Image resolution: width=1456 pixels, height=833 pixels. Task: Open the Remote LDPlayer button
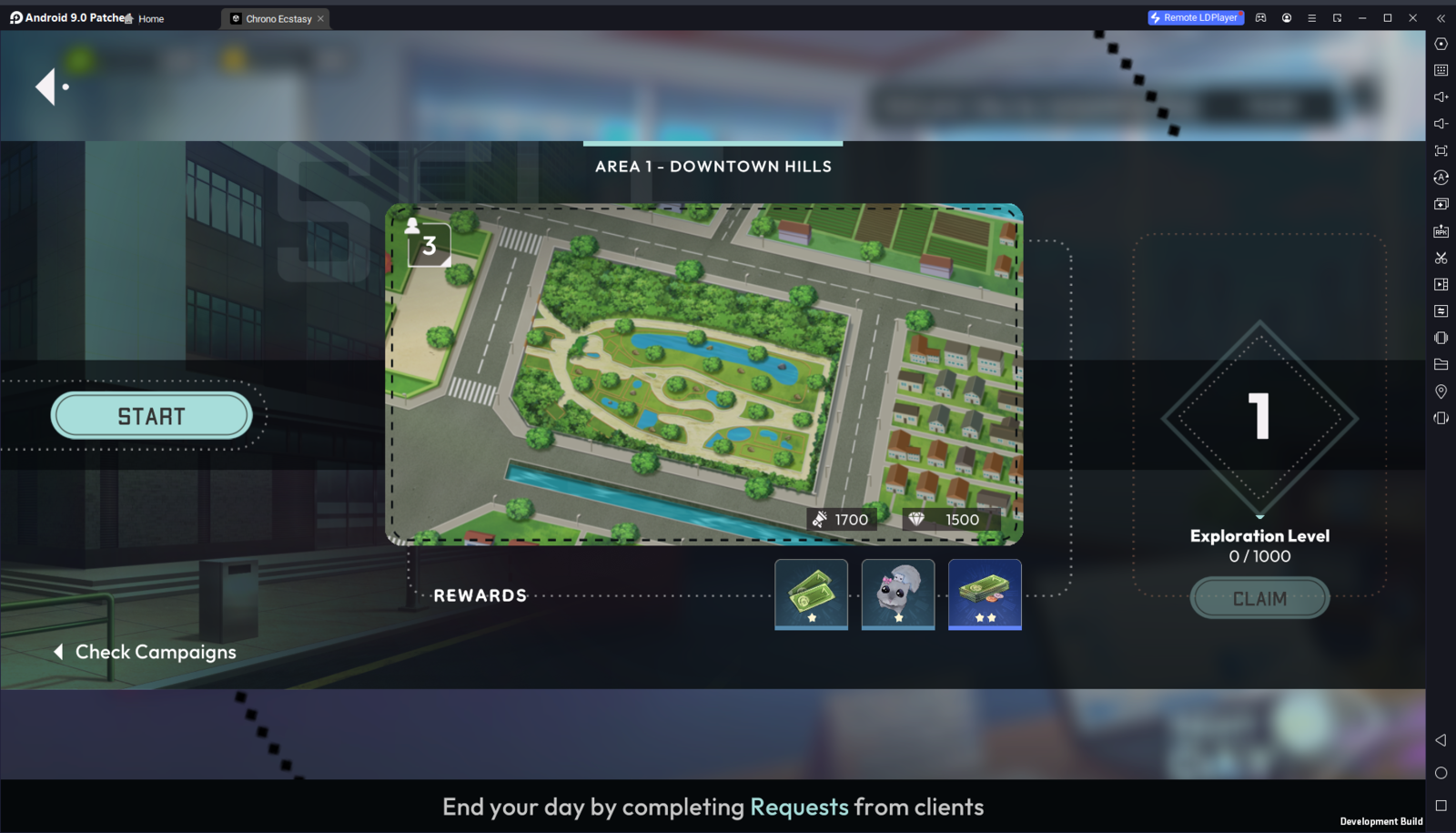[x=1195, y=17]
